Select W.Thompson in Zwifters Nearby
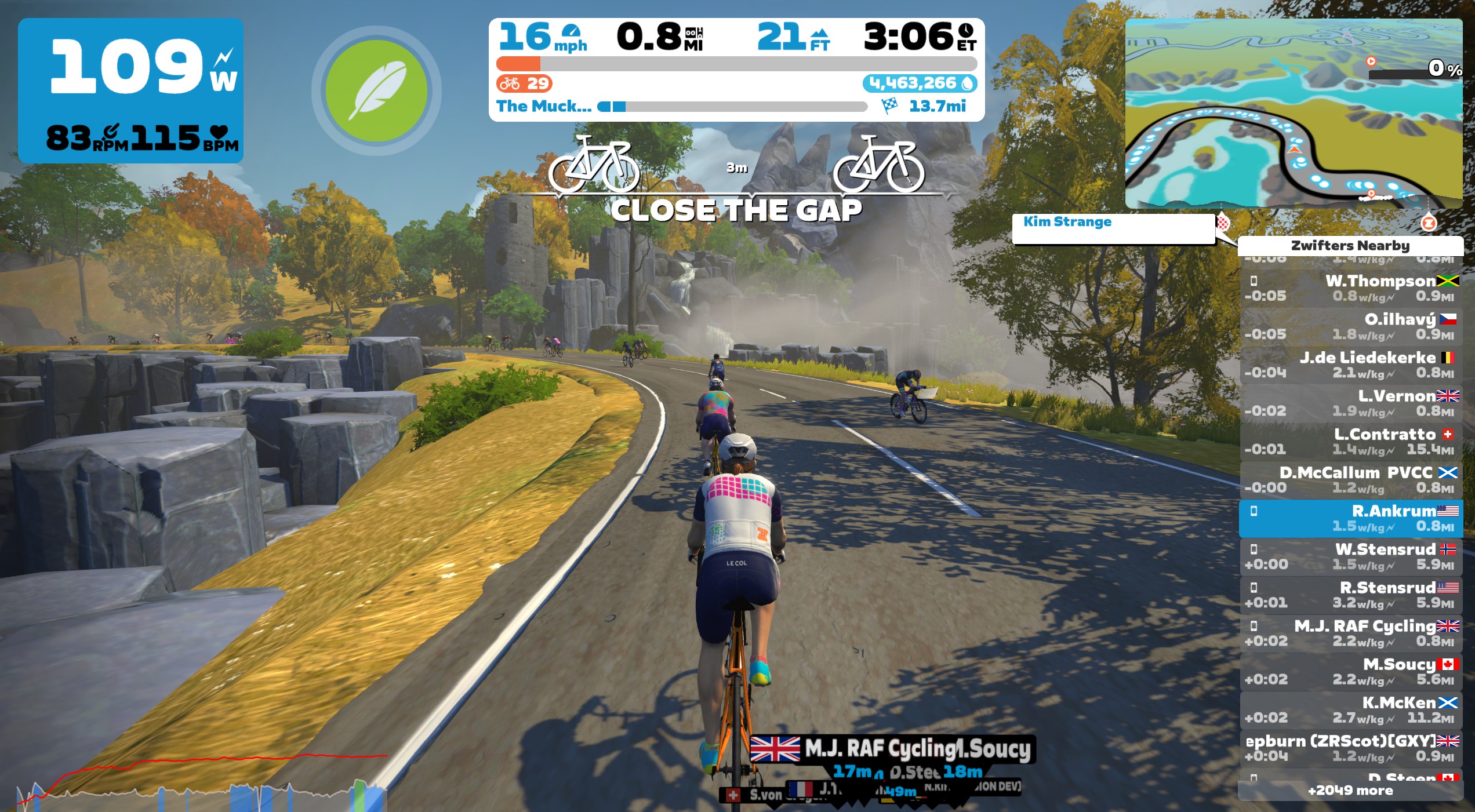The height and width of the screenshot is (812, 1475). pos(1351,289)
